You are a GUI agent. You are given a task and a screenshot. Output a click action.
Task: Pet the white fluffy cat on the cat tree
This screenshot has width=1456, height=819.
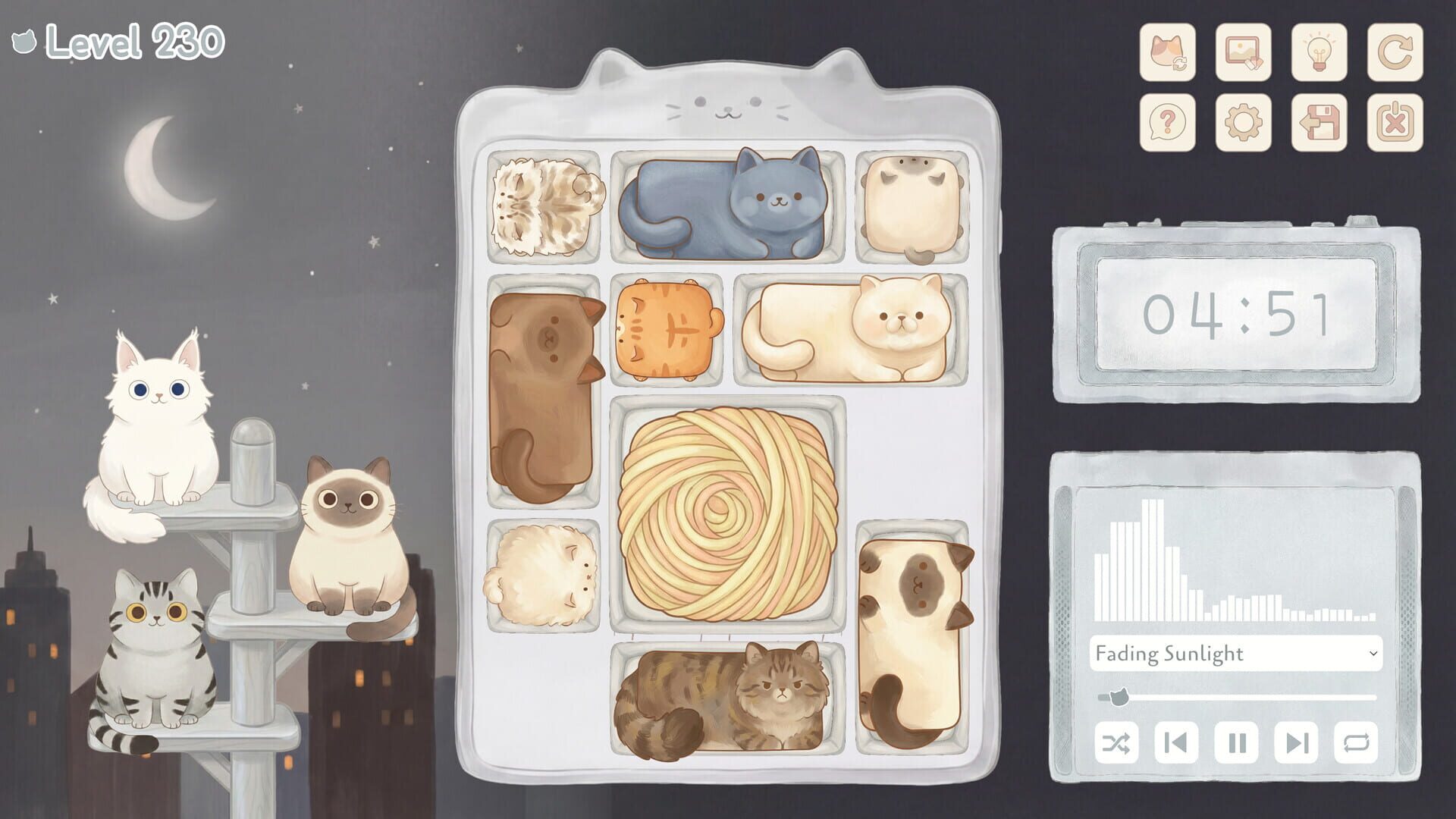click(x=159, y=425)
